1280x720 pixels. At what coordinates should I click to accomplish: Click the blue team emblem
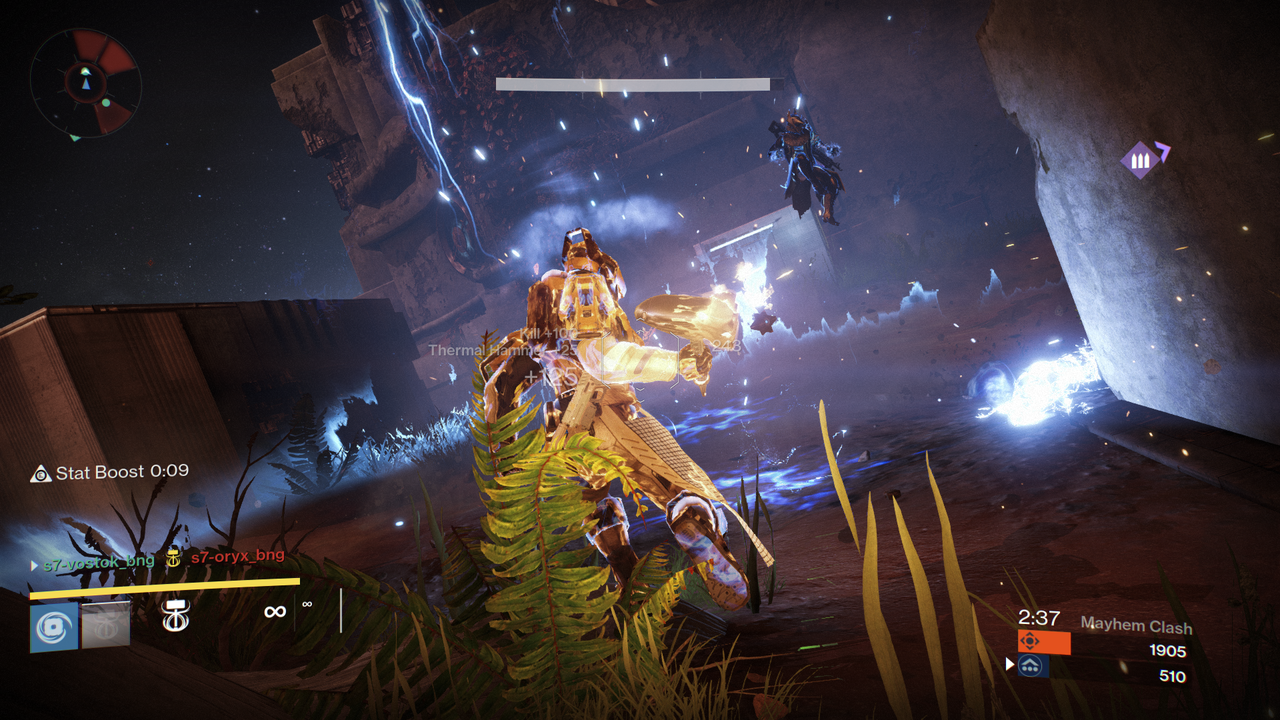[1030, 667]
